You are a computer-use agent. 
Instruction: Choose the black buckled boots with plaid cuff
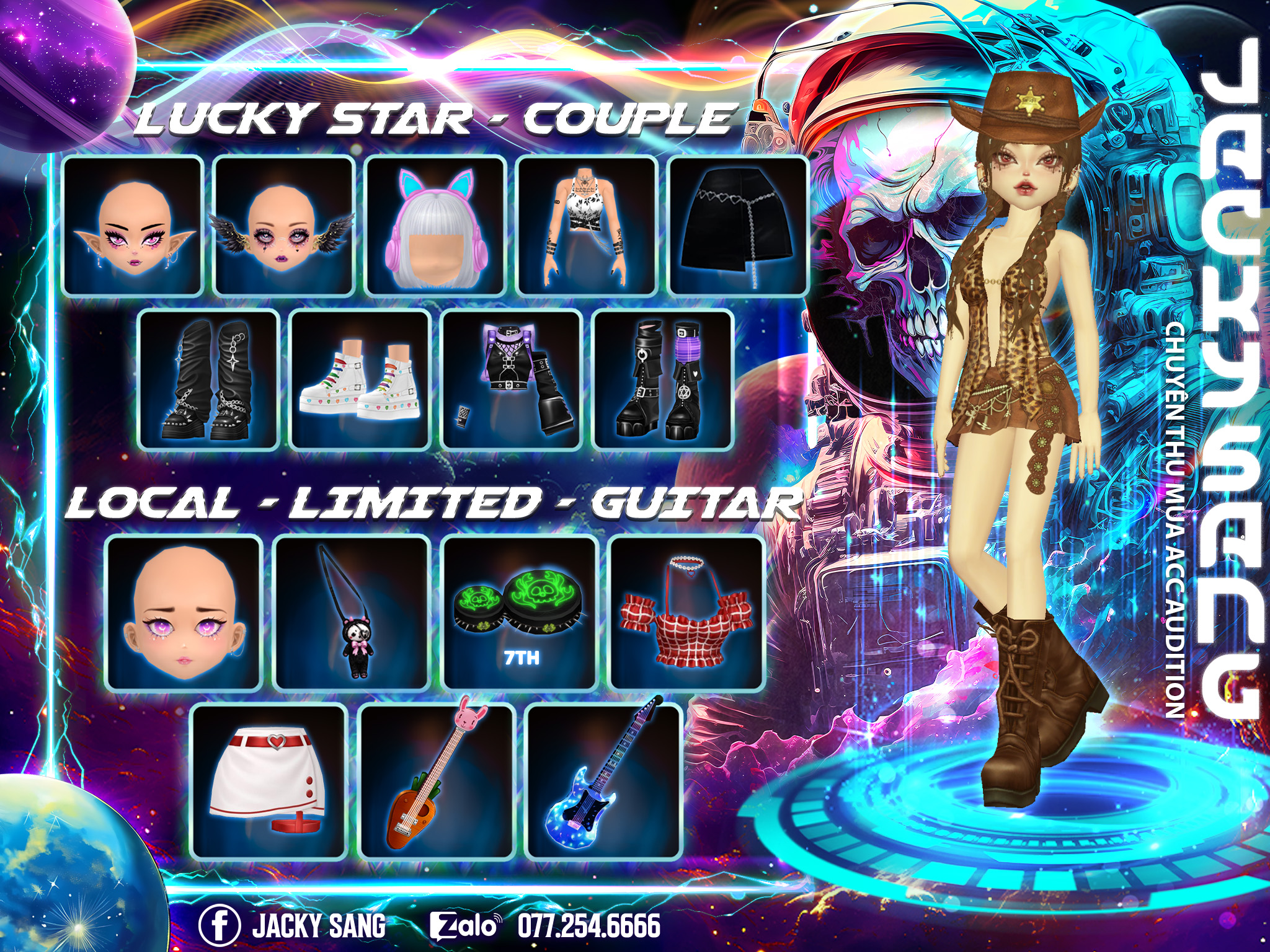pyautogui.click(x=663, y=379)
